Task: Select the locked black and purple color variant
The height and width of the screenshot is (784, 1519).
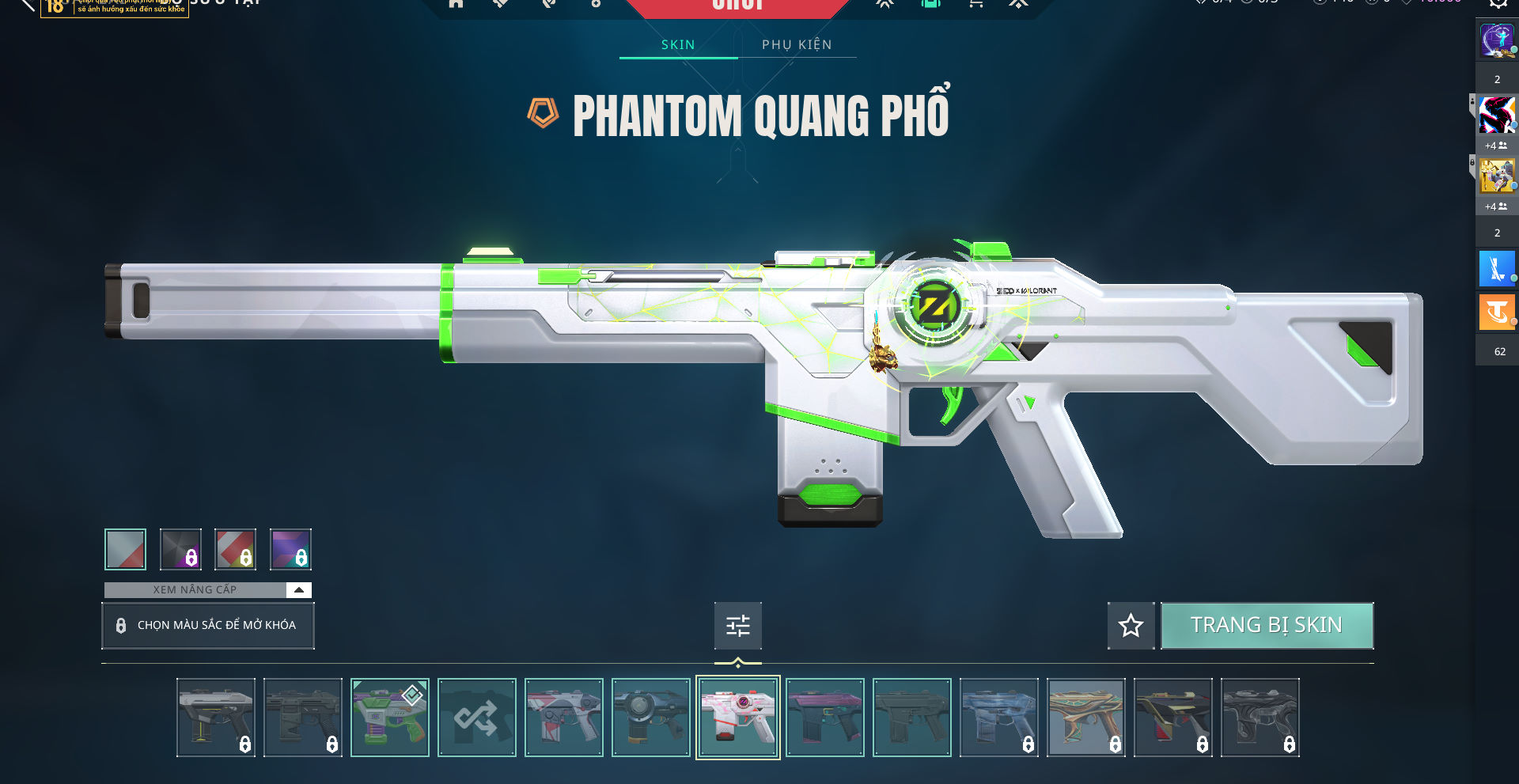Action: 180,549
